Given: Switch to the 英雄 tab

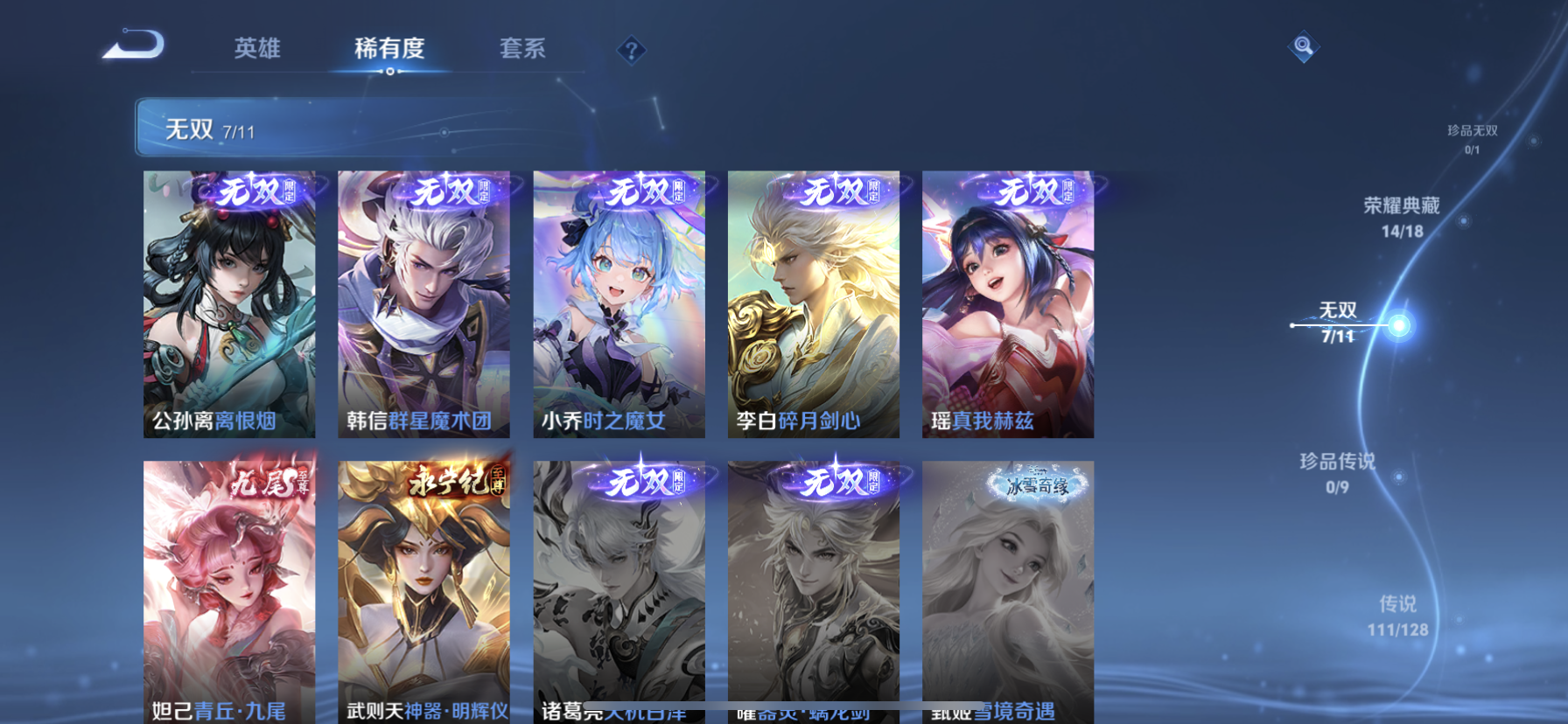Looking at the screenshot, I should click(257, 48).
